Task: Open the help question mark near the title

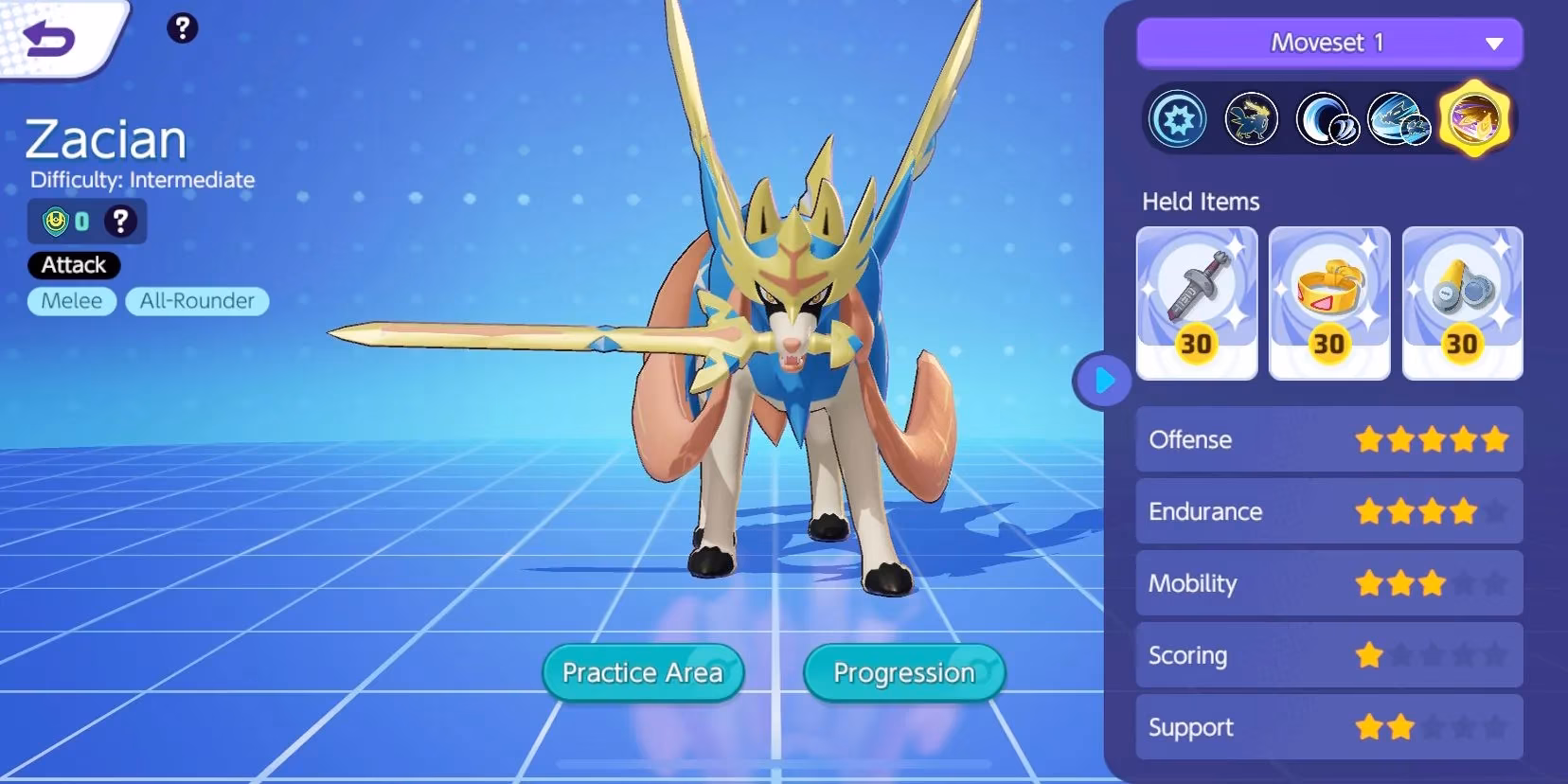Action: point(184,28)
